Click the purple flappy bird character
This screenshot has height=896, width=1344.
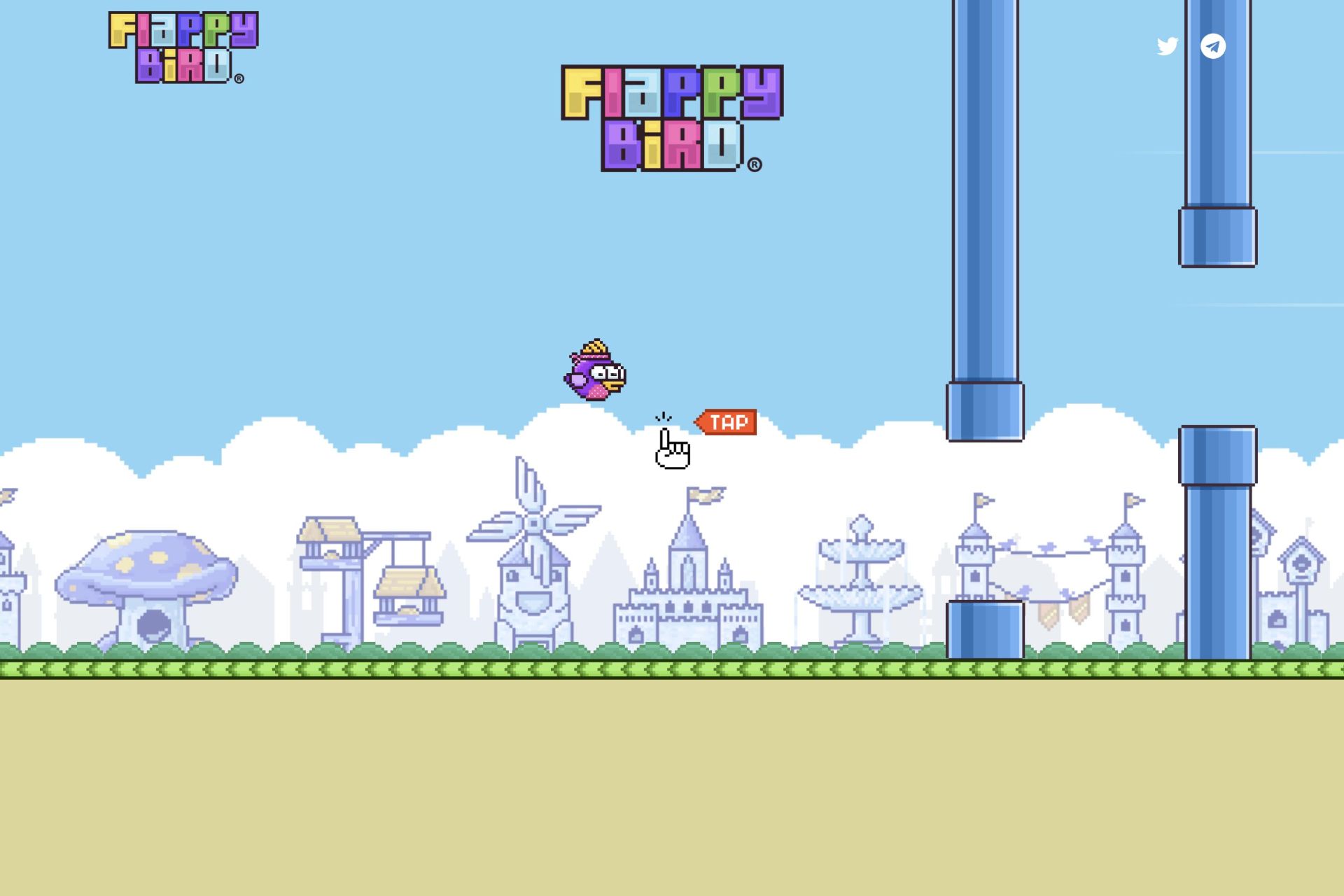tap(595, 374)
